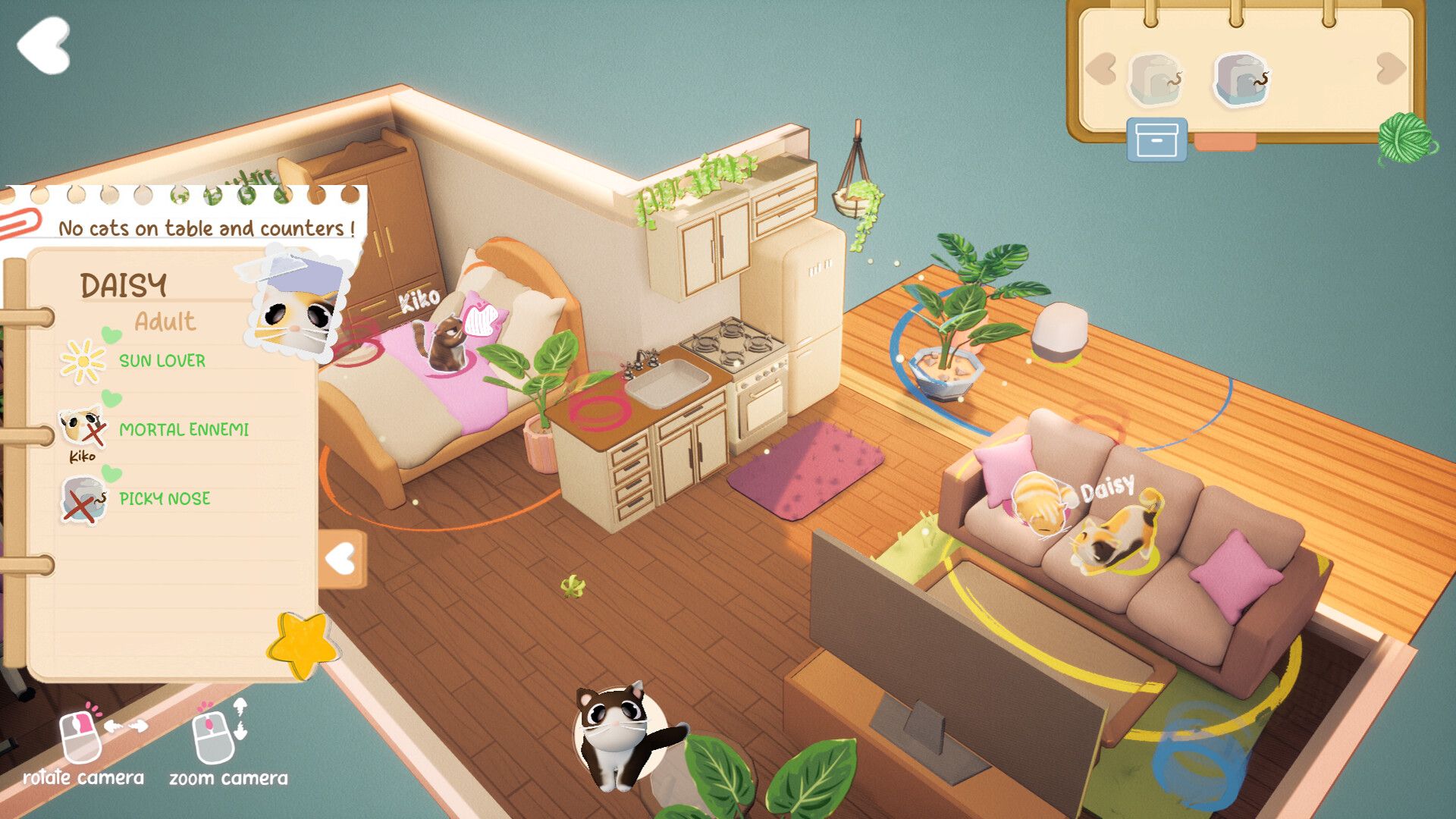Image resolution: width=1456 pixels, height=819 pixels.
Task: Show the next items in inventory
Action: [1391, 69]
